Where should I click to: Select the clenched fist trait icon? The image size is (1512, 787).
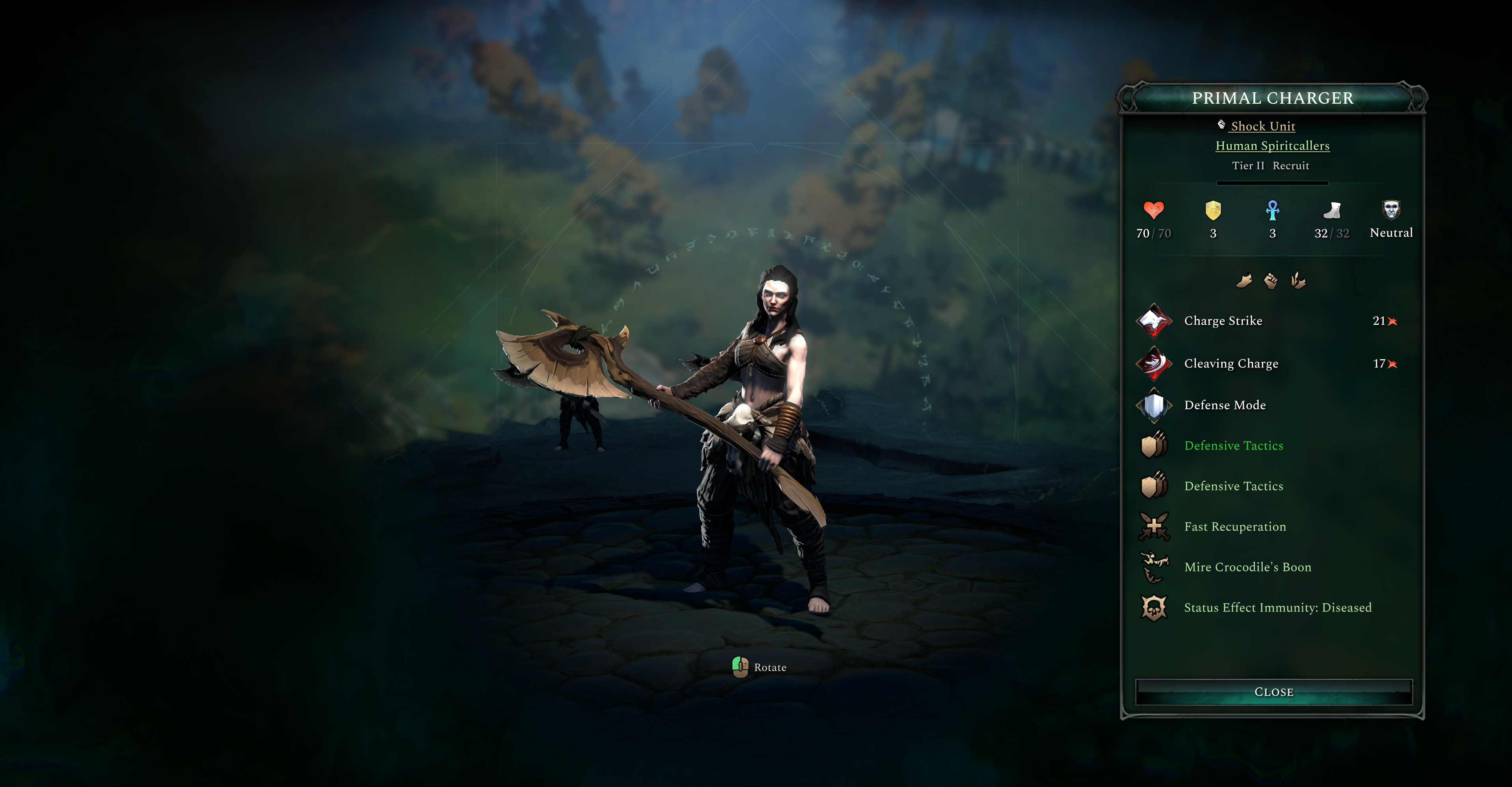point(1271,281)
